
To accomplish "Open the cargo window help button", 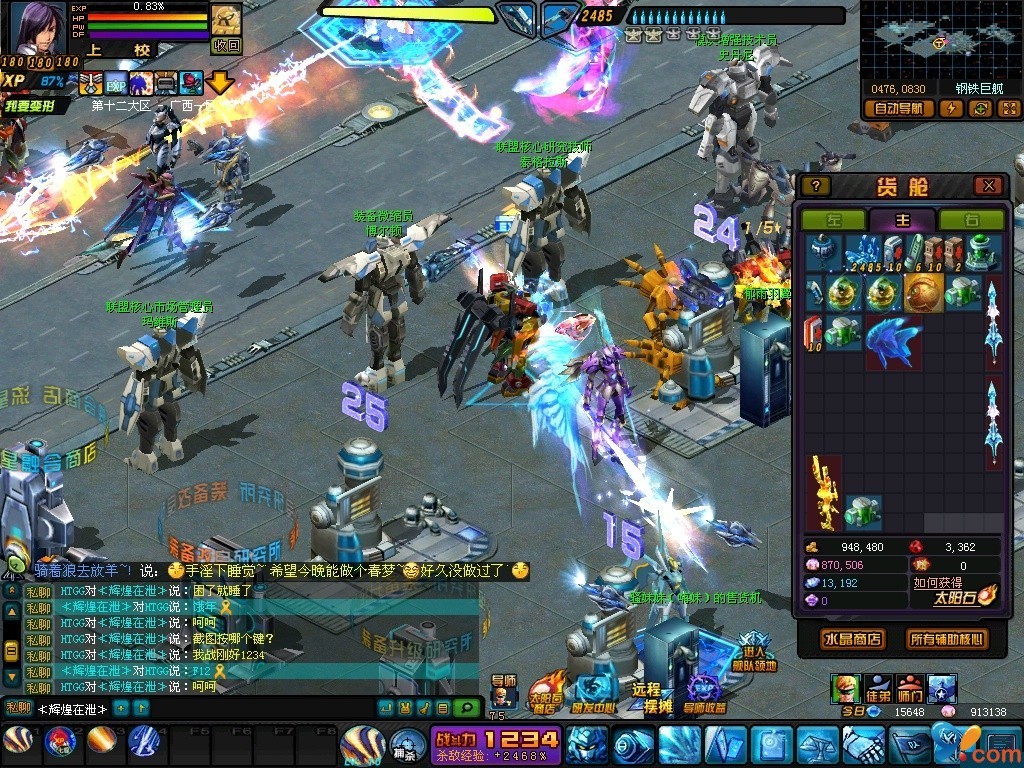I will click(x=816, y=186).
